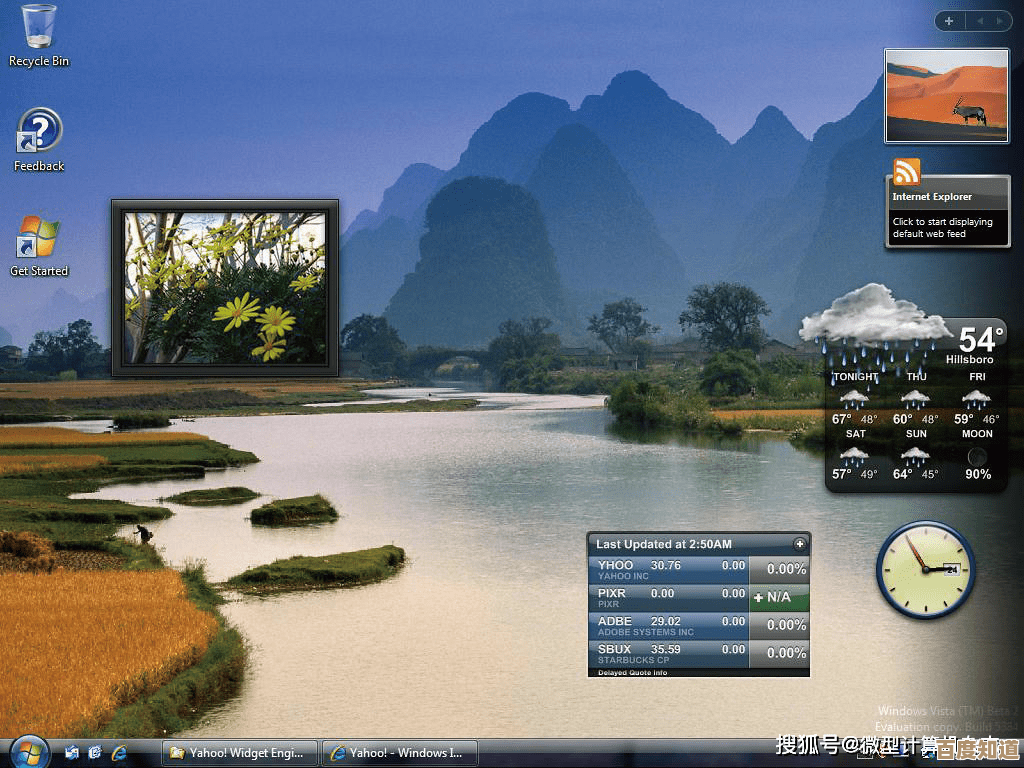Screen dimensions: 1024x768
Task: Open the Recycle Bin desktop icon
Action: point(38,28)
